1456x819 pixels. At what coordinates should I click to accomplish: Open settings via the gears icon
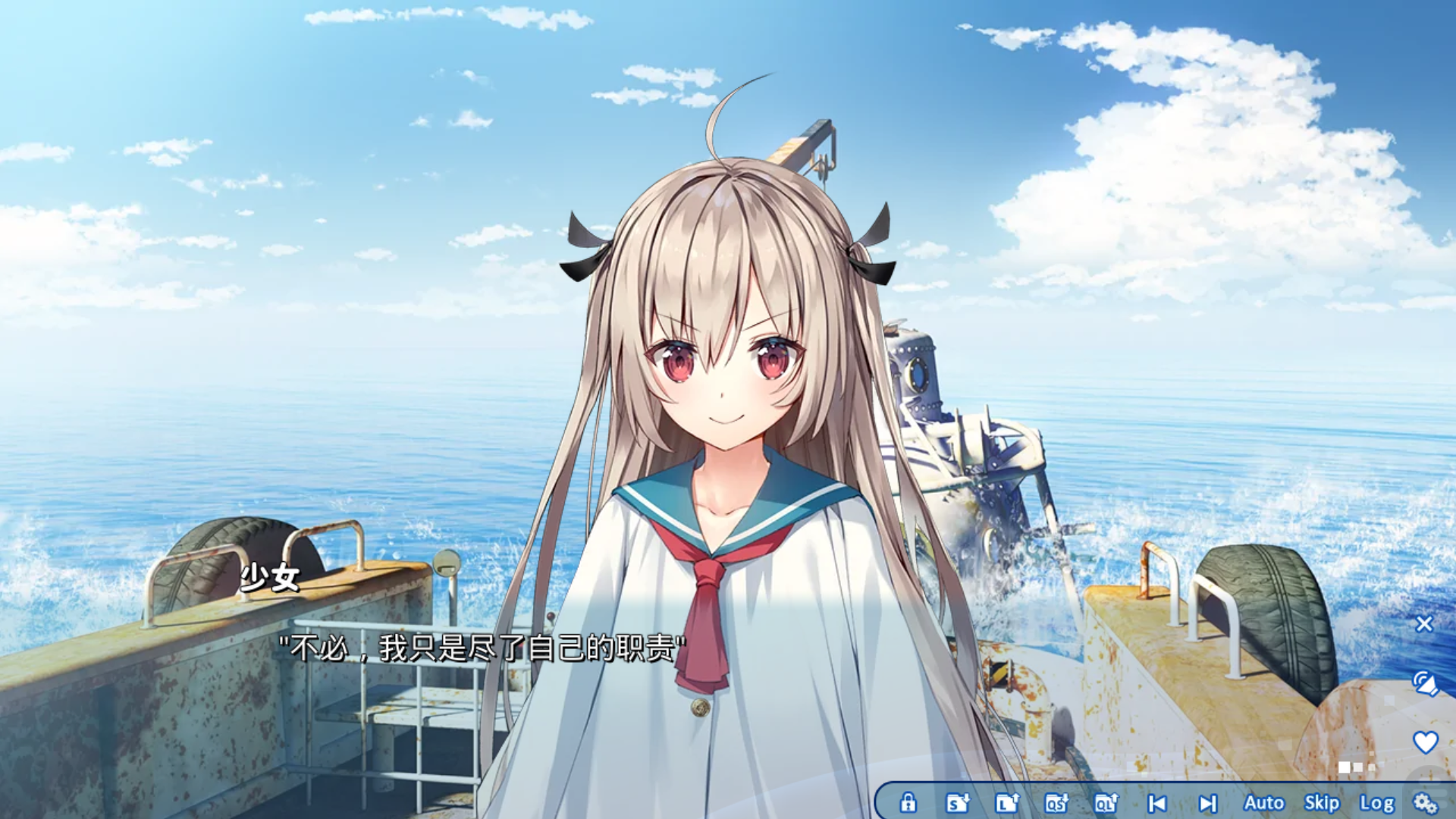(1426, 802)
